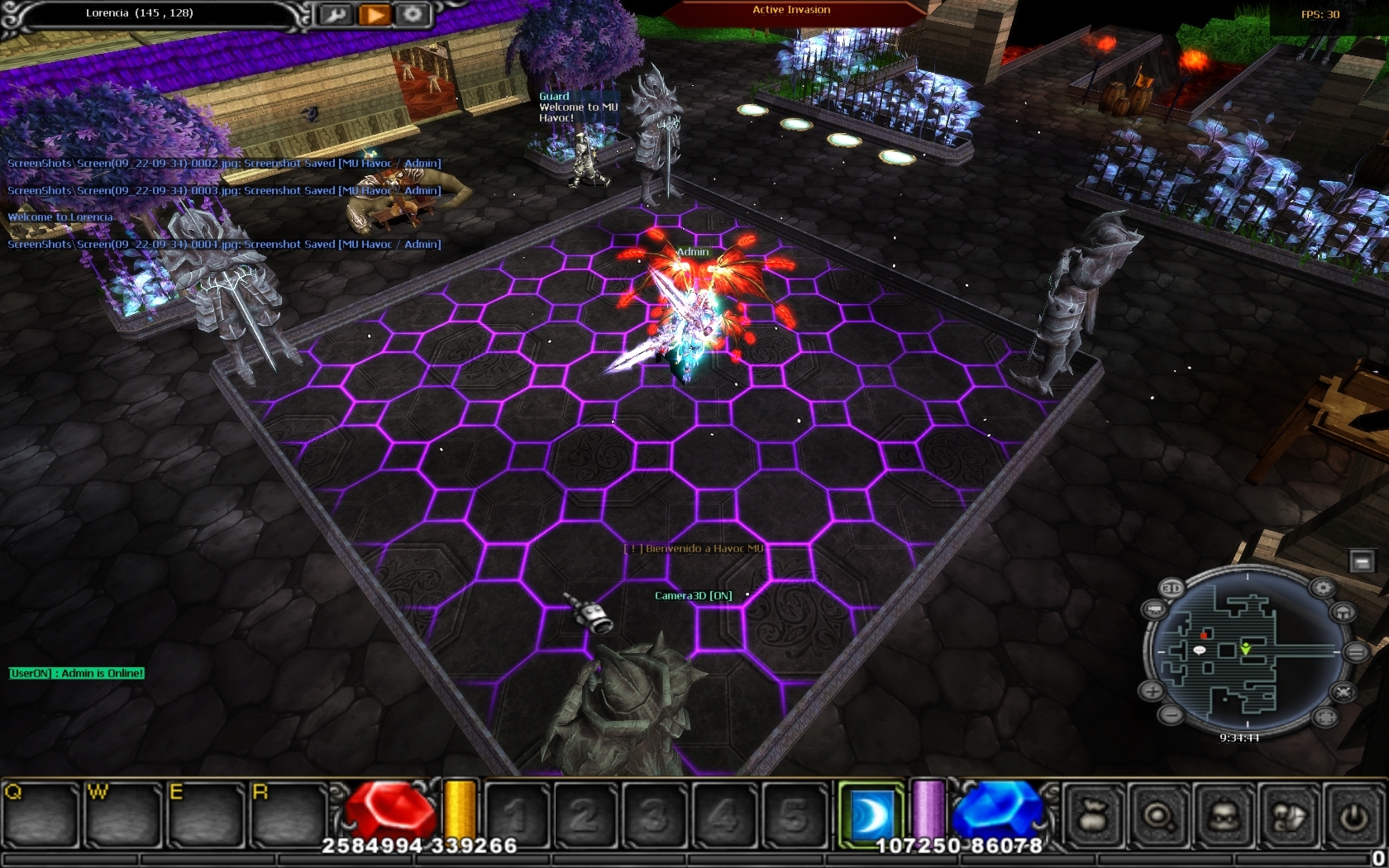The width and height of the screenshot is (1389, 868).
Task: Click the camera icon beside the minimap
Action: click(1155, 610)
